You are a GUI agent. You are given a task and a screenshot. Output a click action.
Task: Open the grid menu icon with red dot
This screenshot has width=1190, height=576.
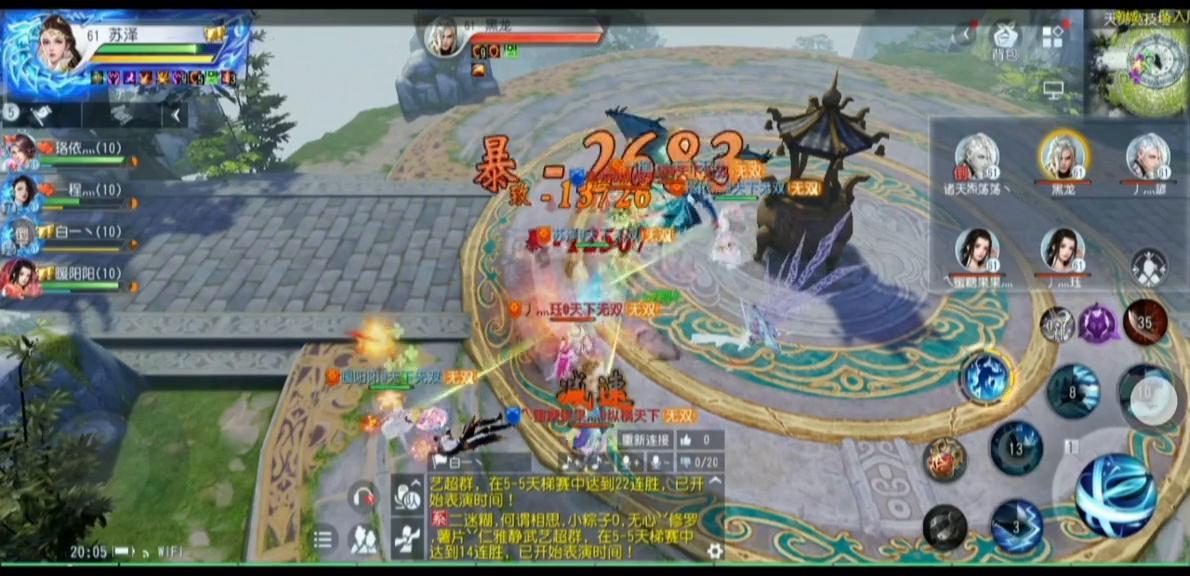(x=1052, y=38)
